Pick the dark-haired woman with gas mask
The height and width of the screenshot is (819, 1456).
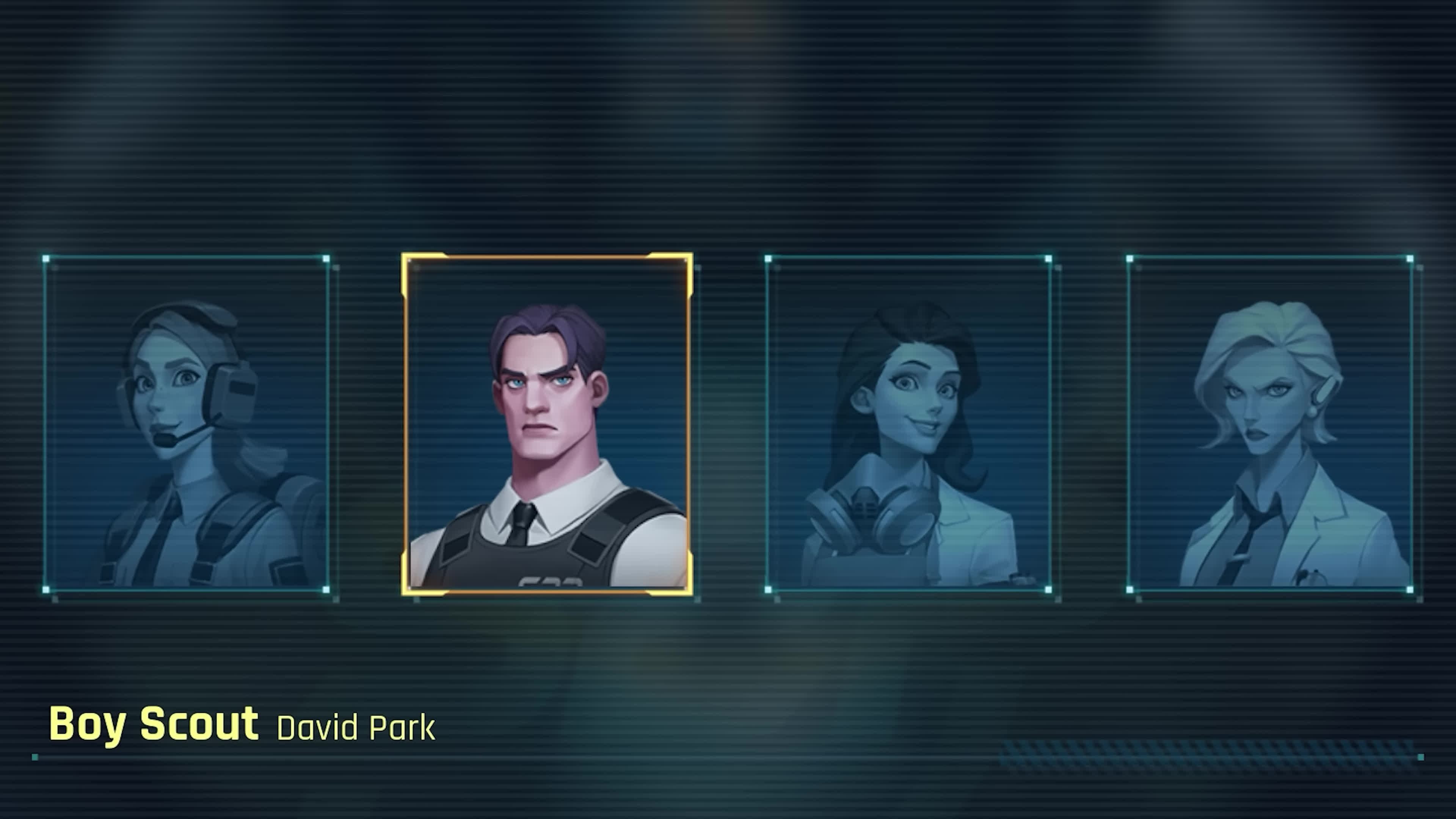908,424
